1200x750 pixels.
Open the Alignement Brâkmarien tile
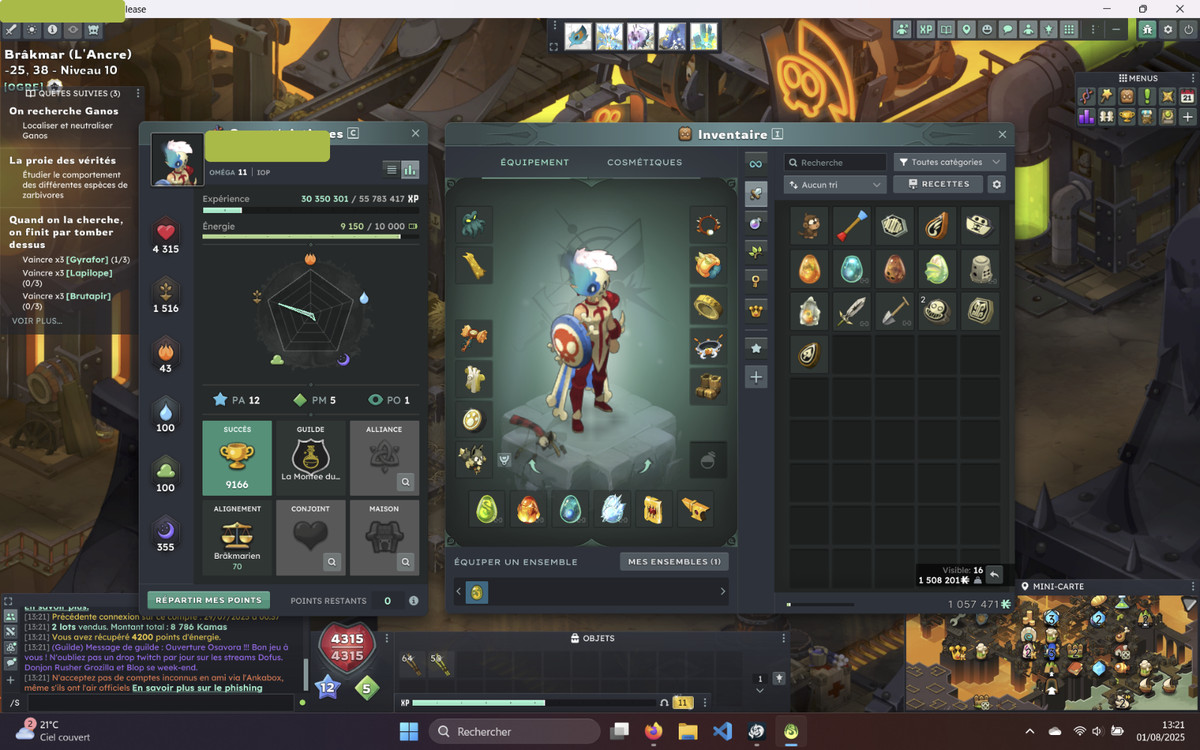click(237, 538)
